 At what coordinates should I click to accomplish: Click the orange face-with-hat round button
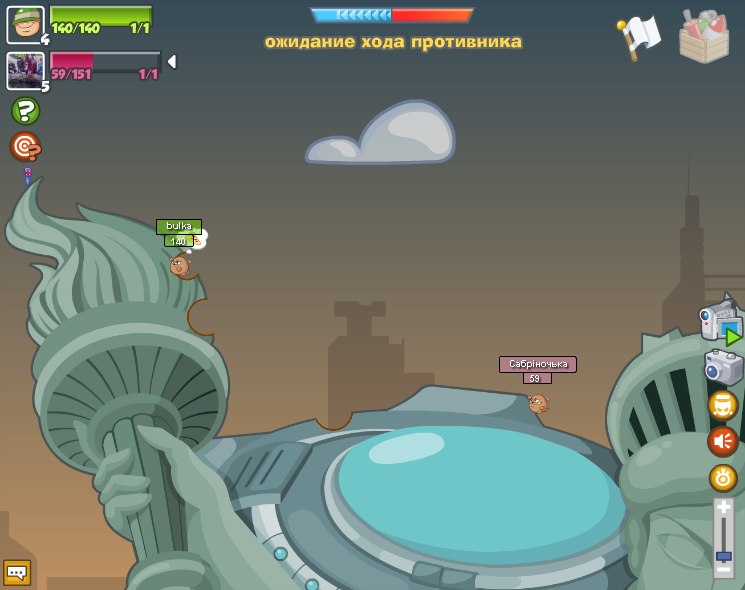pos(722,405)
